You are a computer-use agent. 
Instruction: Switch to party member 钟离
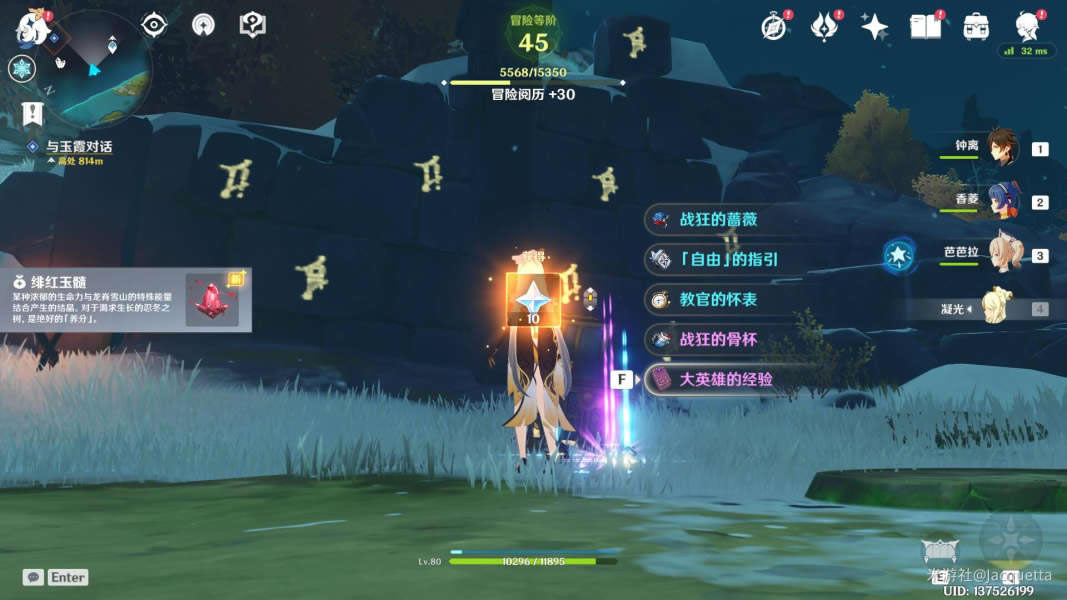(x=1001, y=146)
